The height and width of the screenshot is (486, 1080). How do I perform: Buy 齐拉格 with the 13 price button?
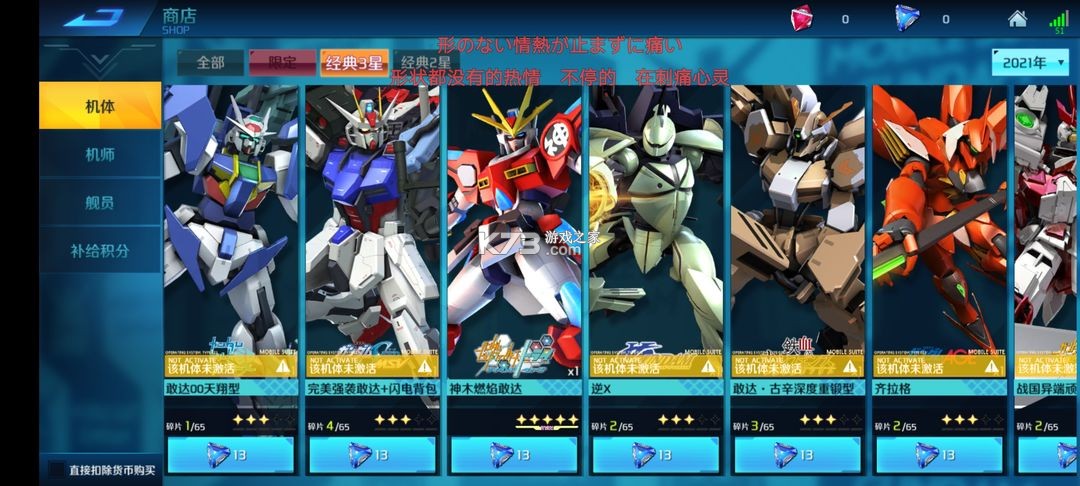pos(940,455)
